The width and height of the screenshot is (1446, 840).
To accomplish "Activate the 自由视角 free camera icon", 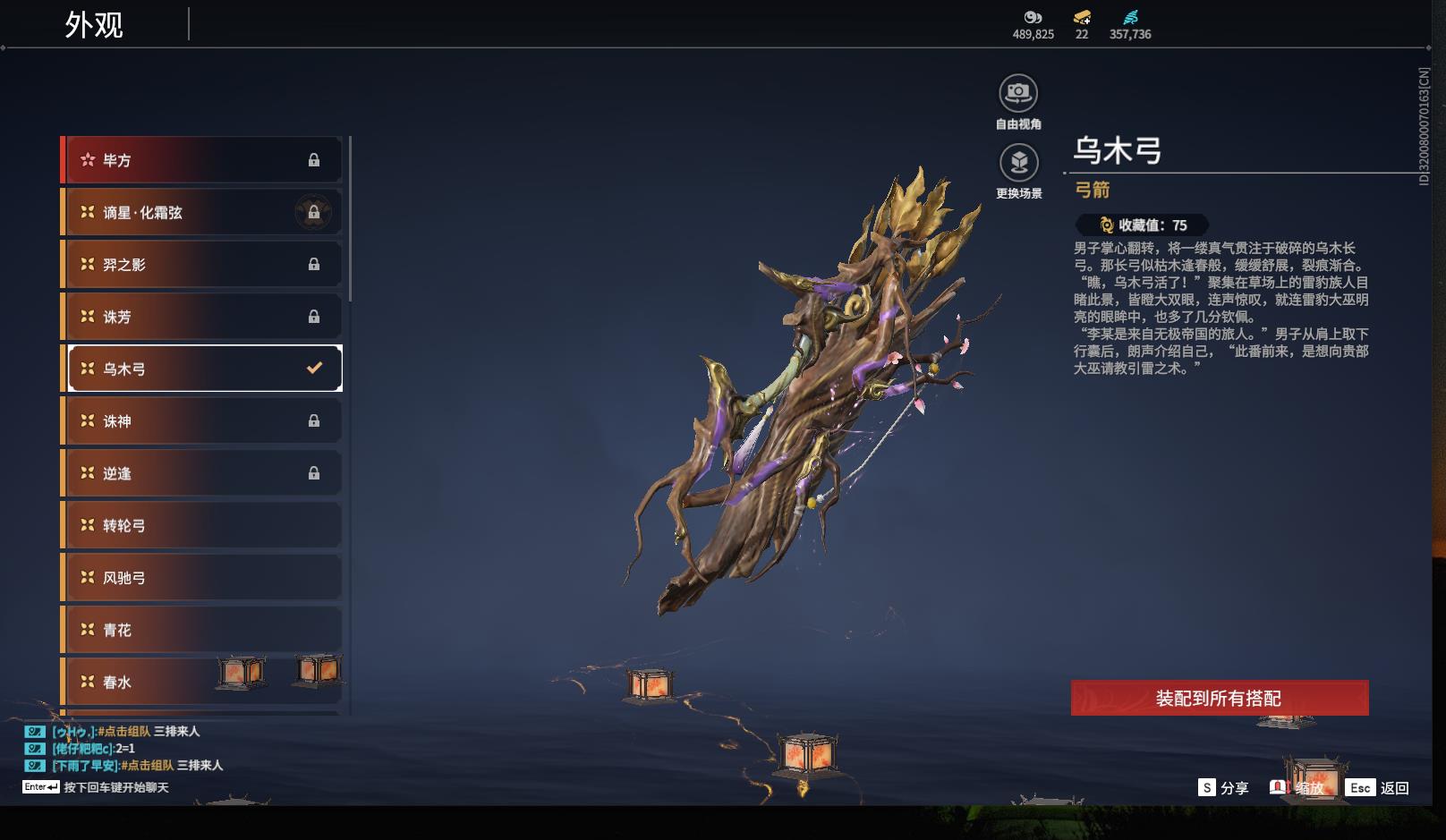I will point(1018,93).
